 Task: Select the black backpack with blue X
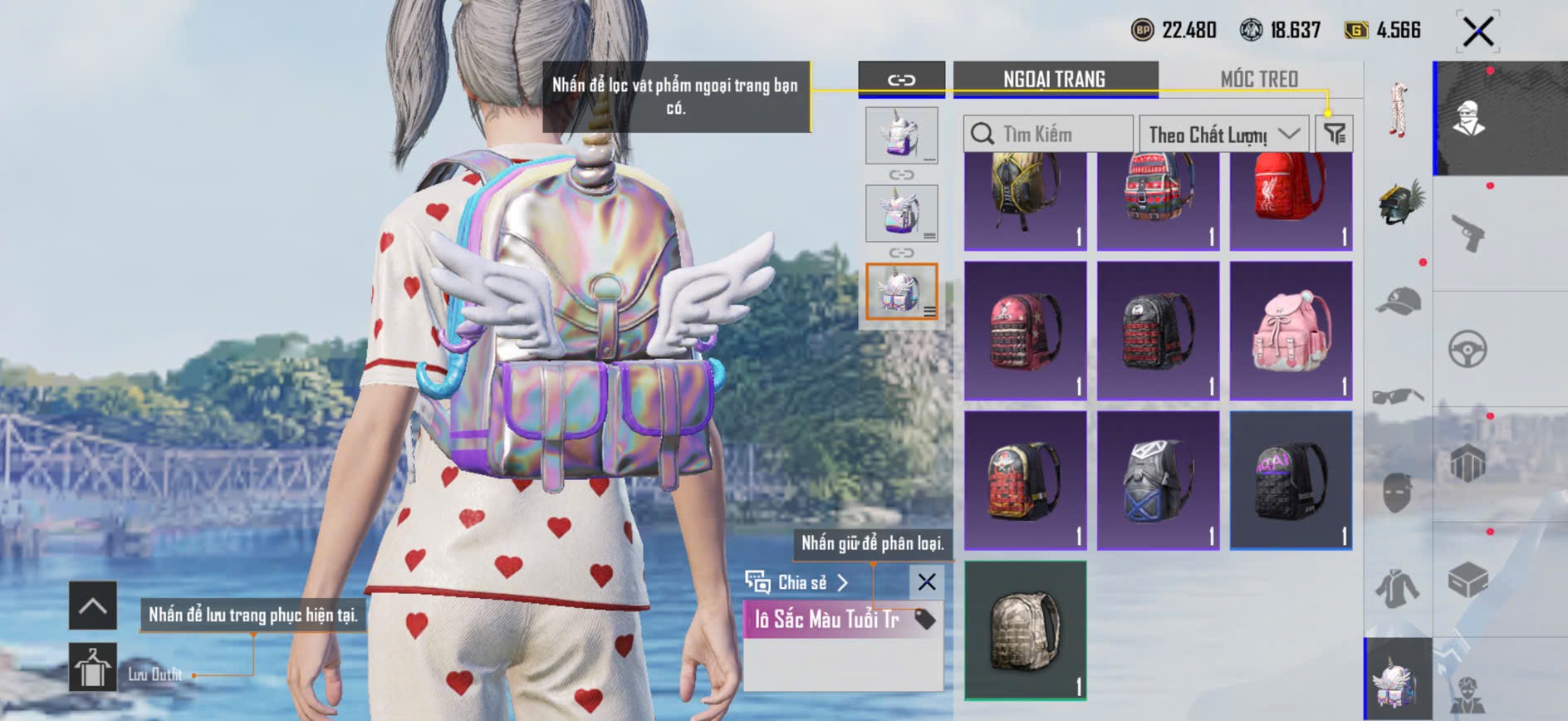pyautogui.click(x=1158, y=480)
